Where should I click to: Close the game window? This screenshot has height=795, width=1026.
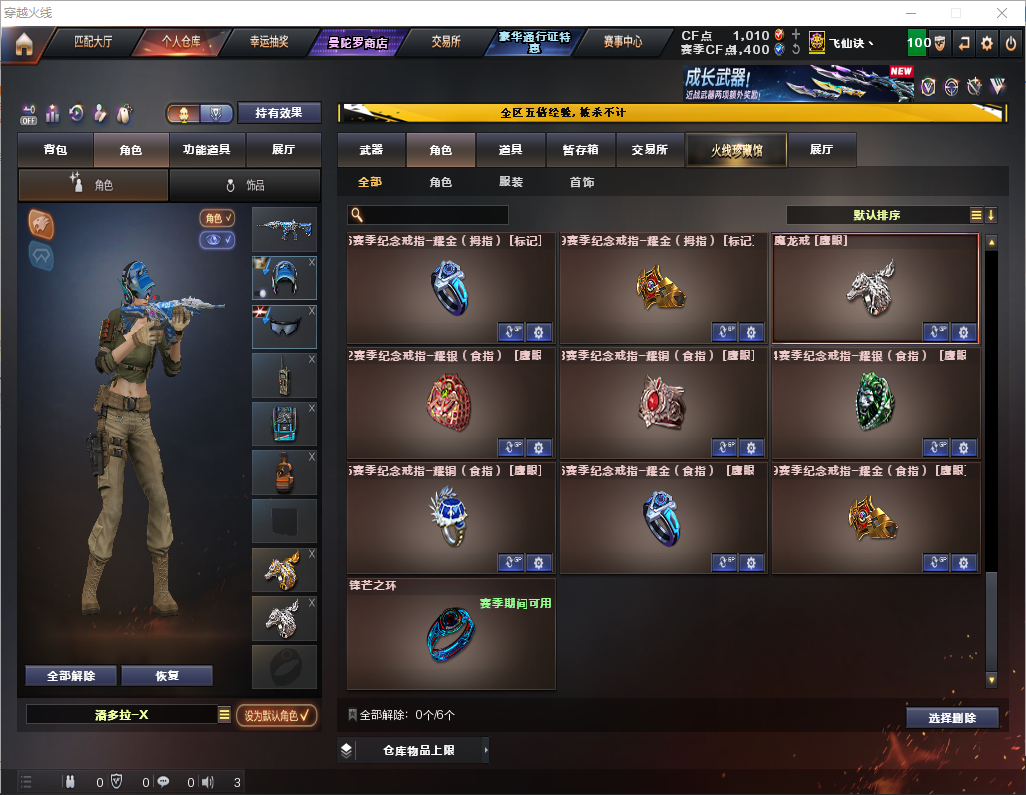pyautogui.click(x=1001, y=13)
